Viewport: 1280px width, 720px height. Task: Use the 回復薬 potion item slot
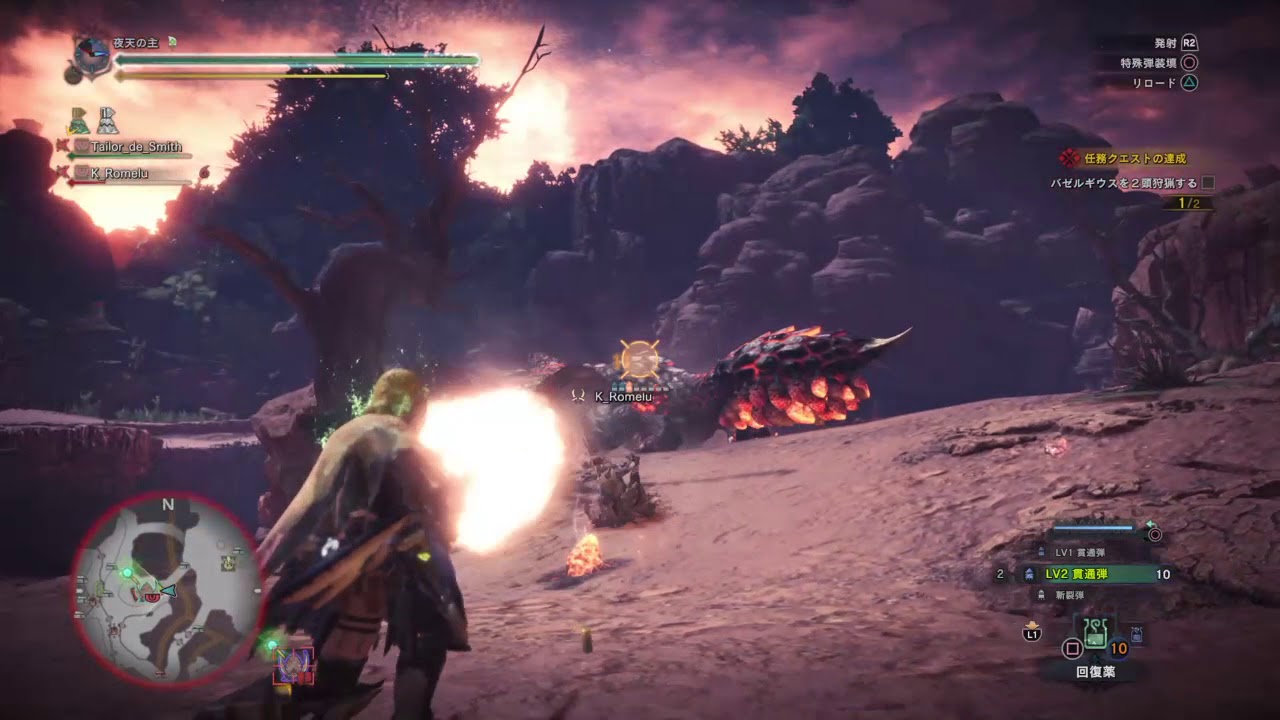pos(1095,634)
